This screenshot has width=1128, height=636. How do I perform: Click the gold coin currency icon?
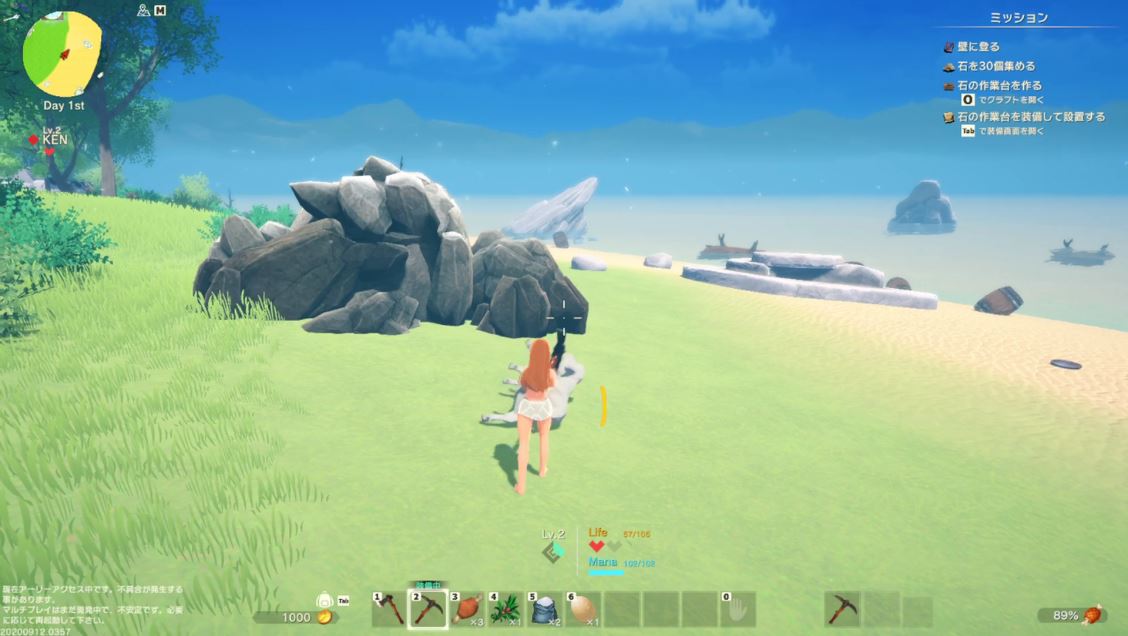[x=324, y=618]
